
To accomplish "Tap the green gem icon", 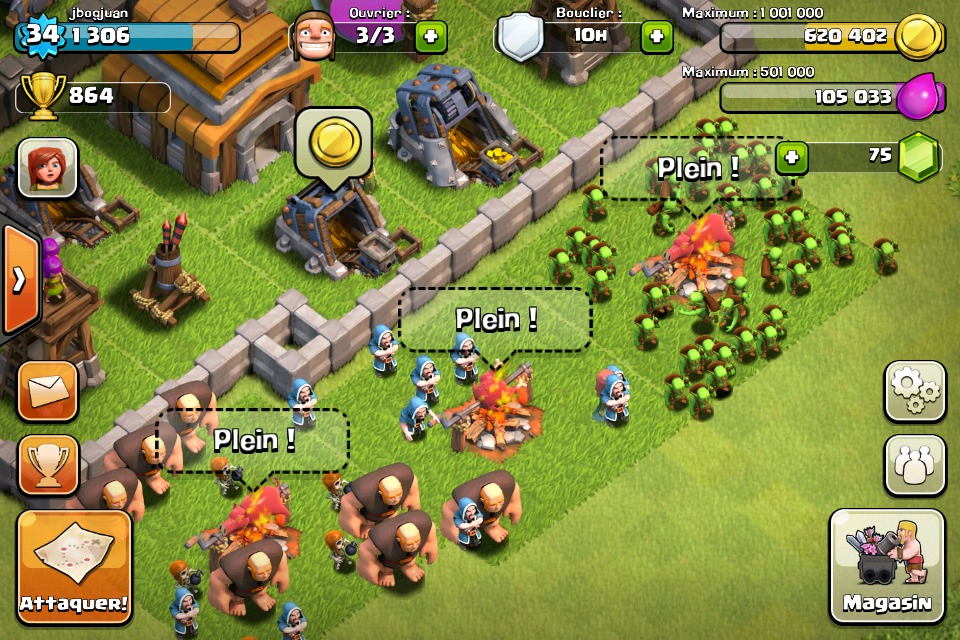I will (917, 158).
